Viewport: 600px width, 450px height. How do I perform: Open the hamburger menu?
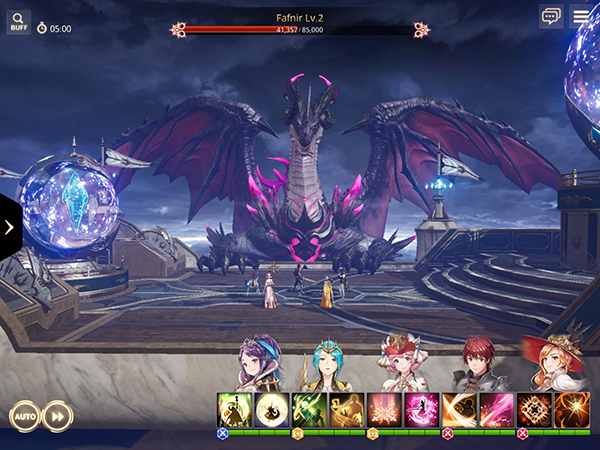(581, 16)
